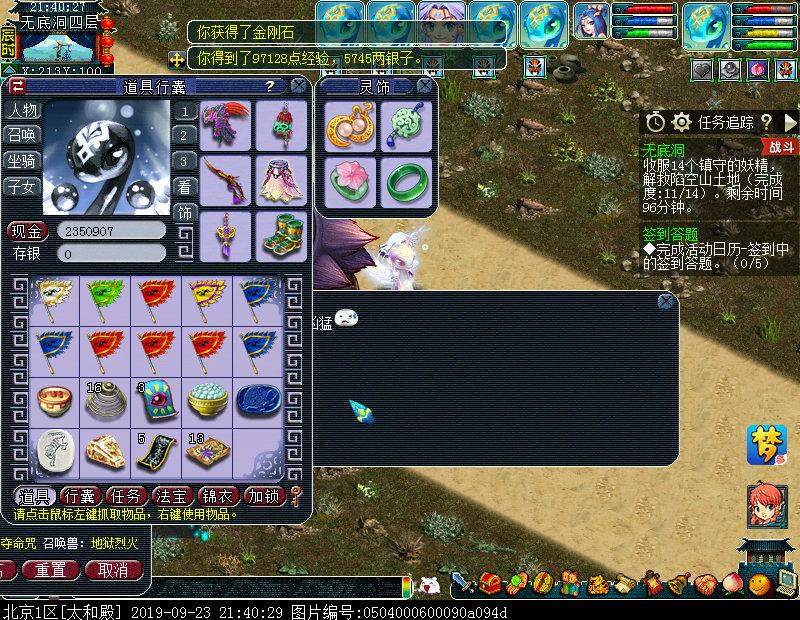Choose the 坐骑 mount view
The height and width of the screenshot is (620, 800).
coord(21,161)
